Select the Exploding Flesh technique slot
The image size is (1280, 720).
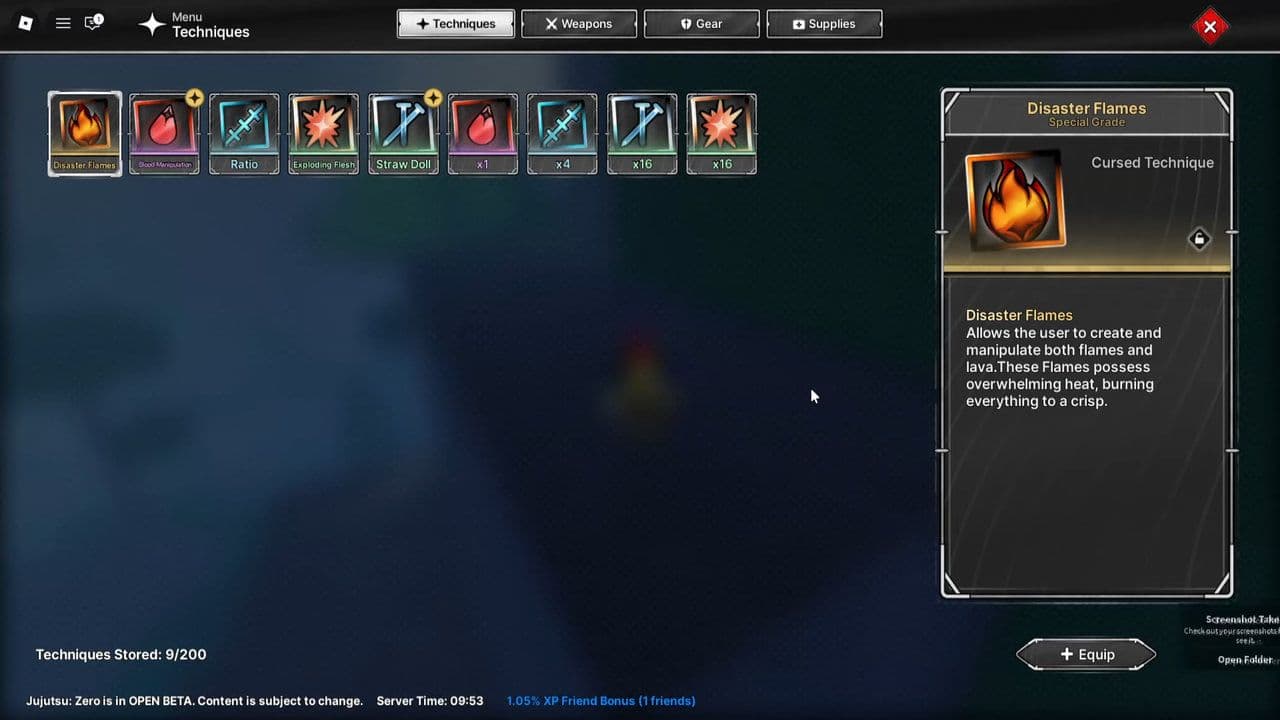point(324,134)
